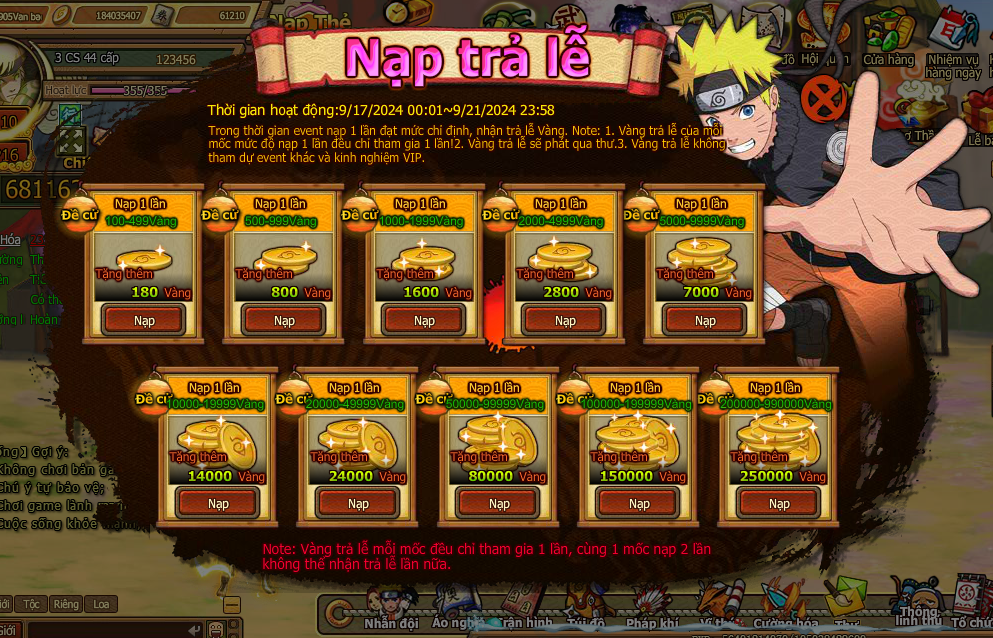Click Nạp under the 180 Vàng reward

coord(145,321)
